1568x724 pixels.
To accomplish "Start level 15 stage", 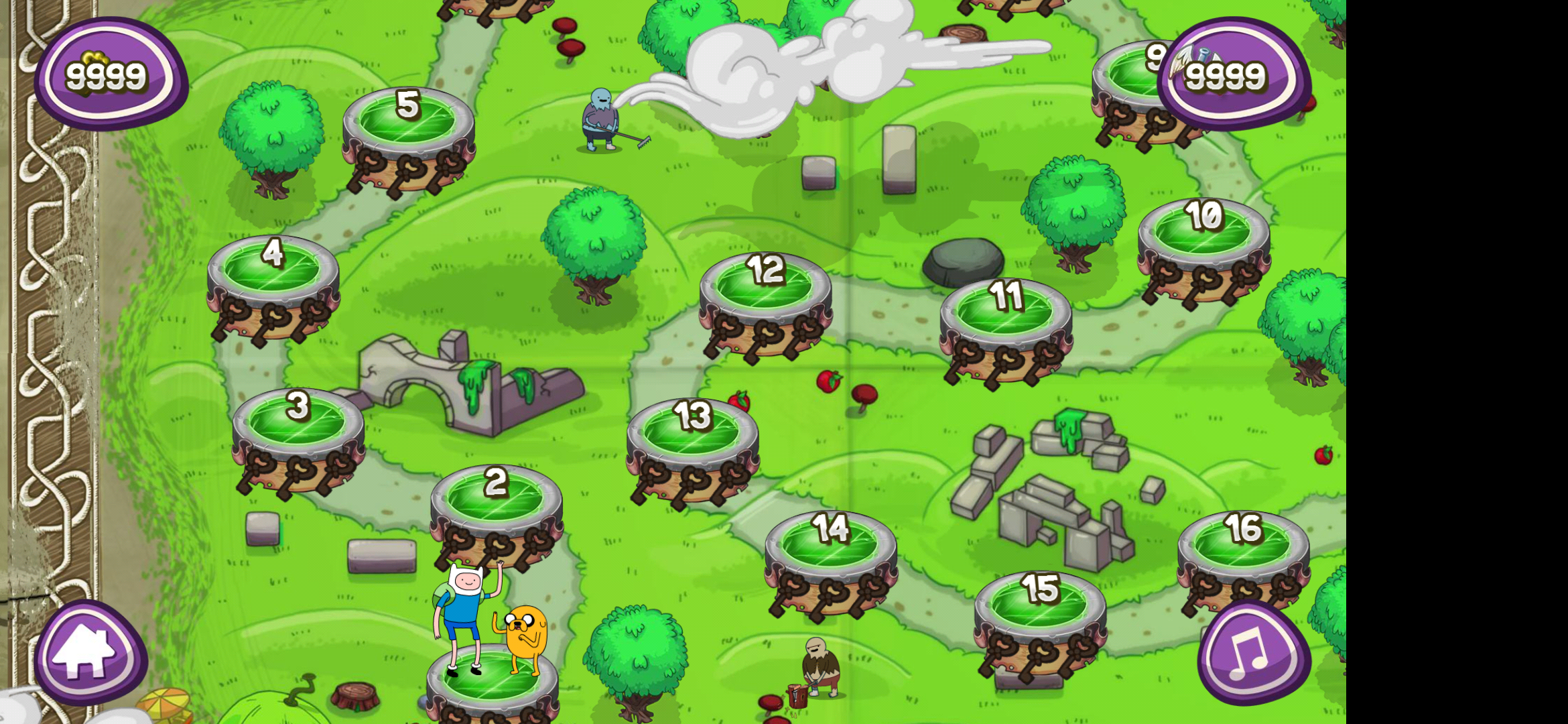I will click(x=1039, y=605).
